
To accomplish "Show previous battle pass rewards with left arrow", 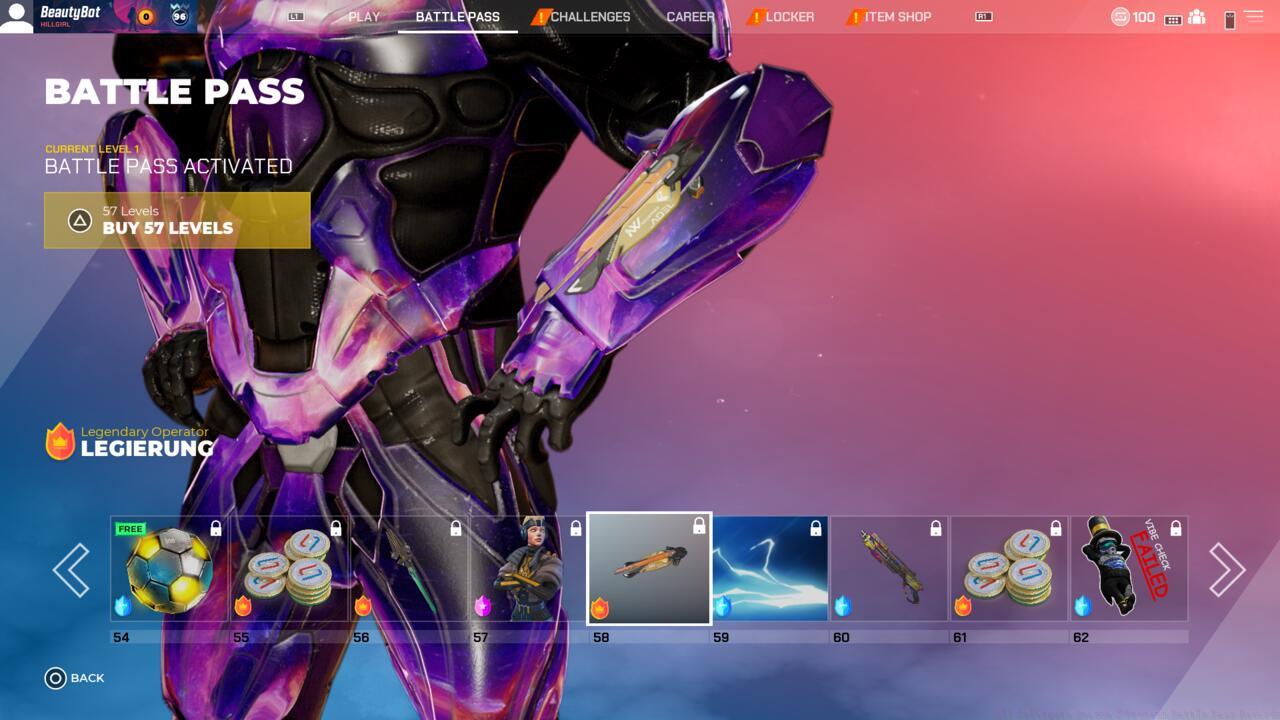I will 71,570.
